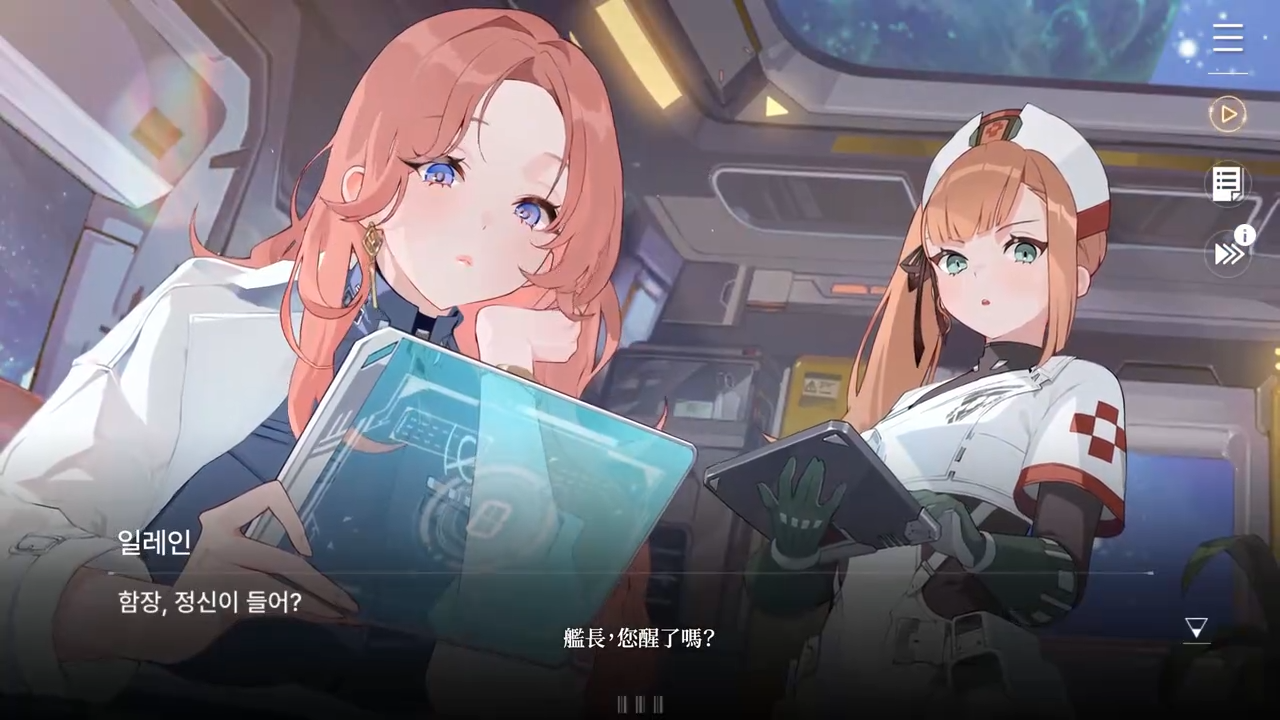The image size is (1280, 720).
Task: Expand the conversation history view
Action: pyautogui.click(x=1227, y=183)
